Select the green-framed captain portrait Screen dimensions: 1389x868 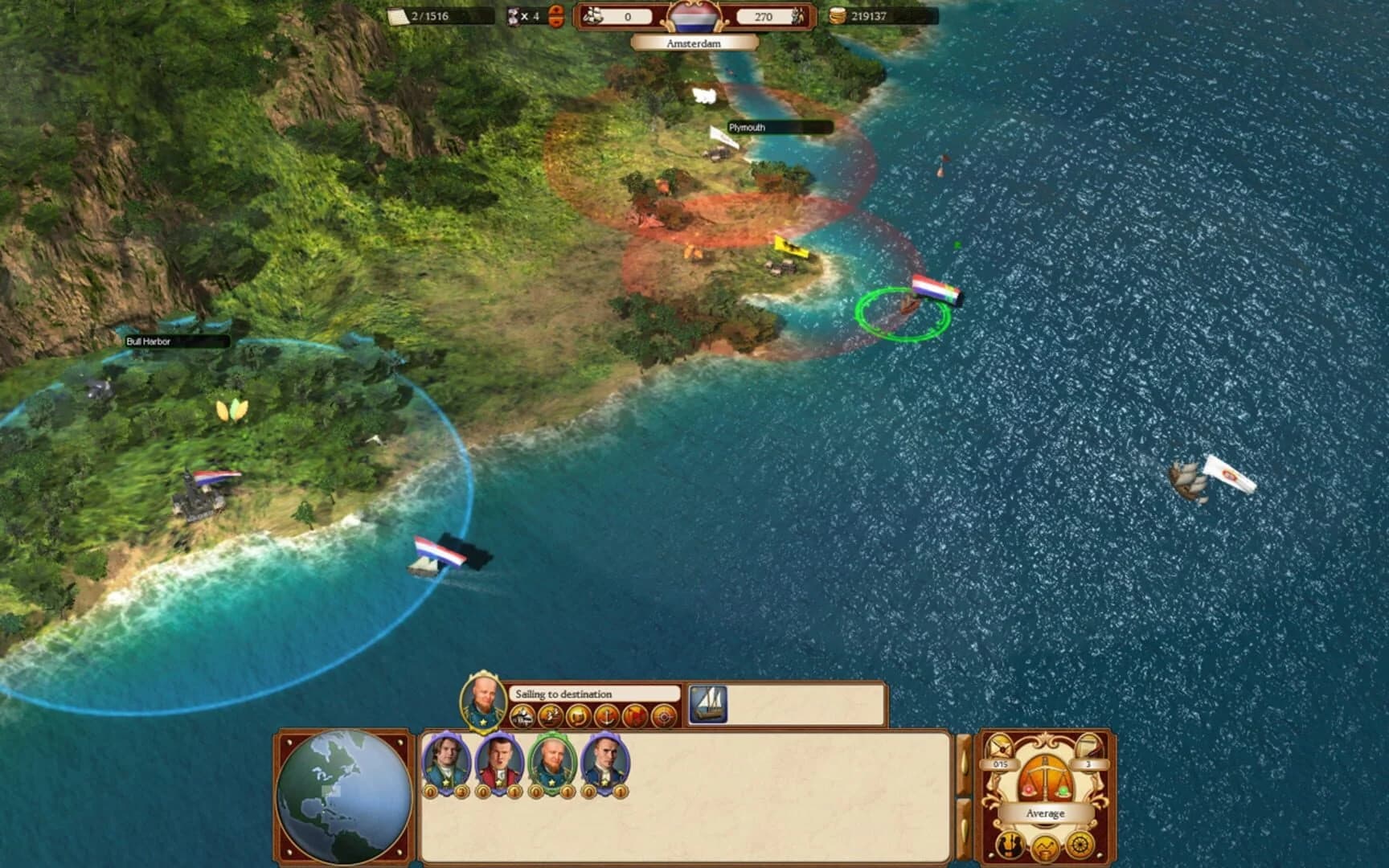[x=551, y=763]
